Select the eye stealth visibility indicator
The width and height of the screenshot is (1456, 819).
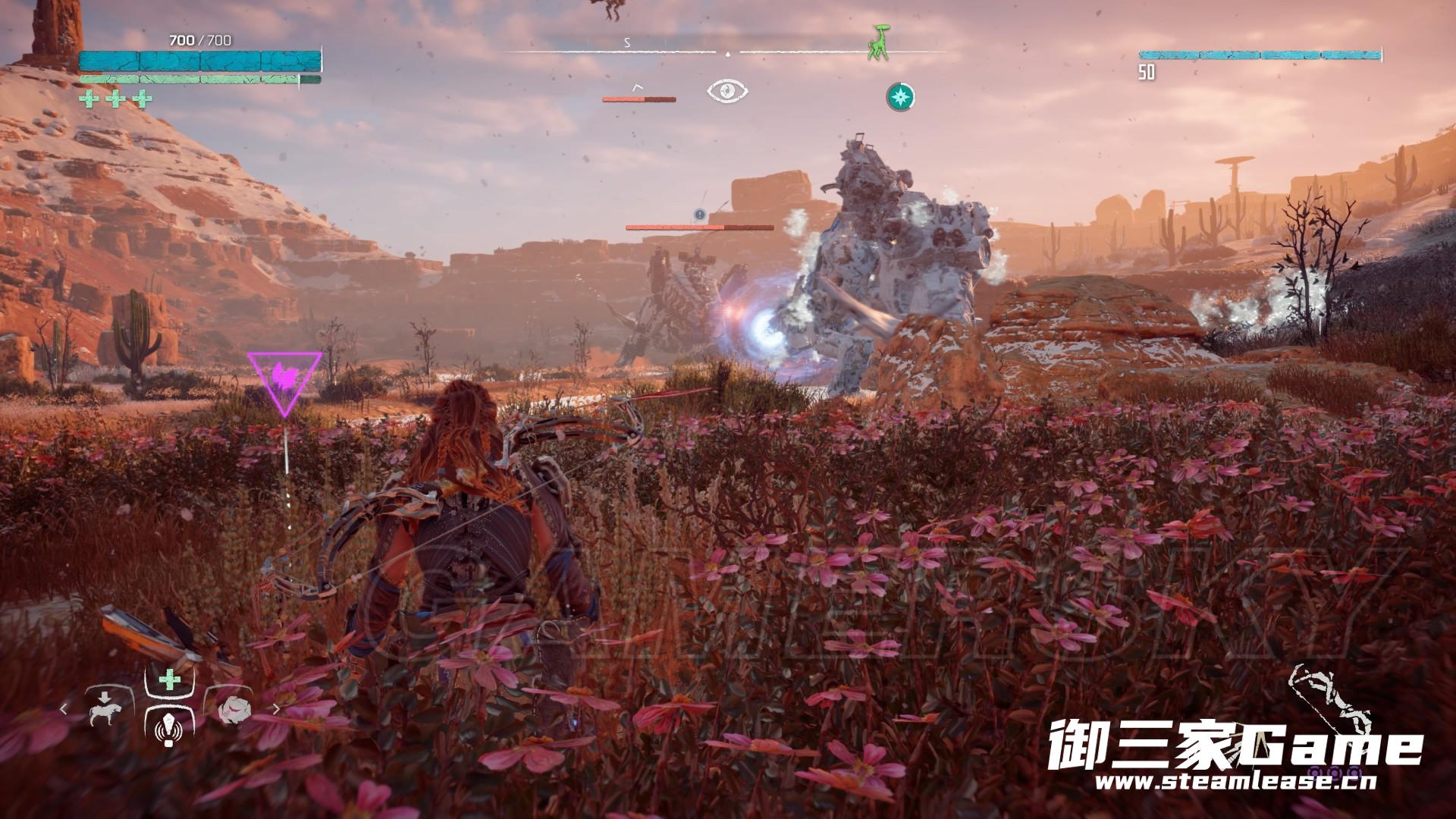pos(727,92)
